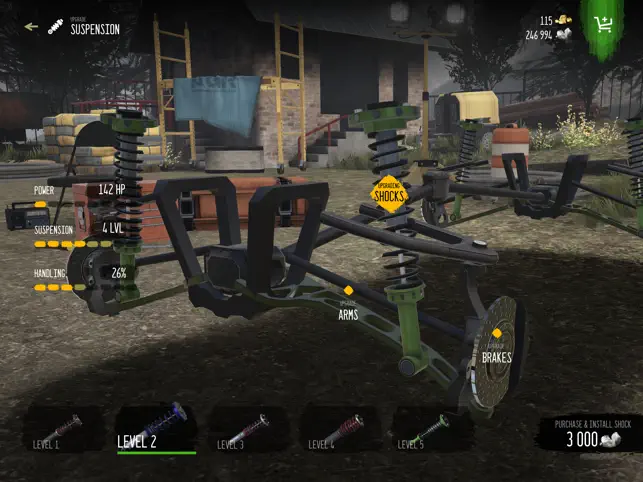Pick the Level 3 shock absorber
This screenshot has width=643, height=482.
247,428
